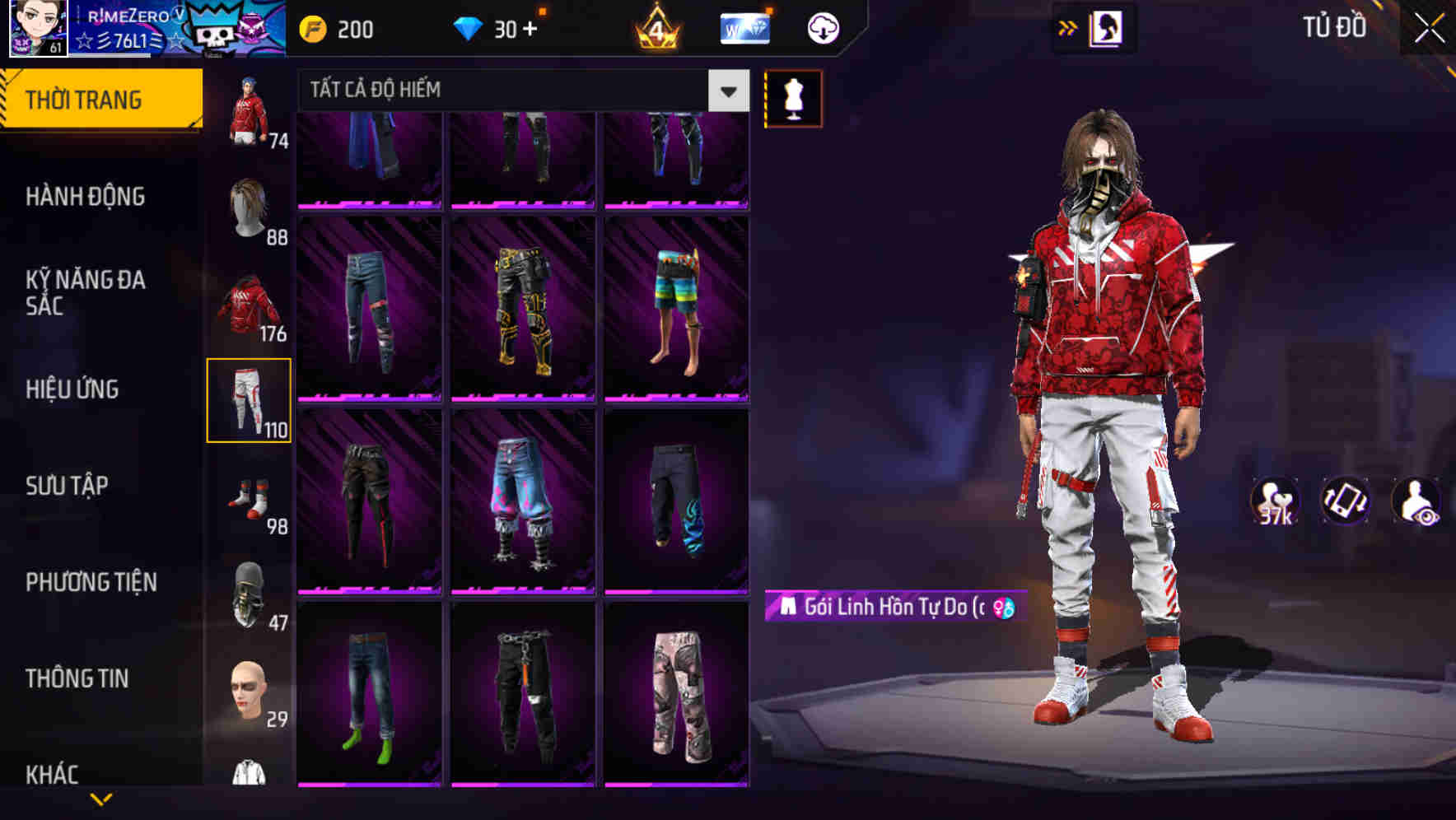Image resolution: width=1456 pixels, height=820 pixels.
Task: Open the character silhouette card icon near TỦ ĐỒ
Action: coord(1107,27)
